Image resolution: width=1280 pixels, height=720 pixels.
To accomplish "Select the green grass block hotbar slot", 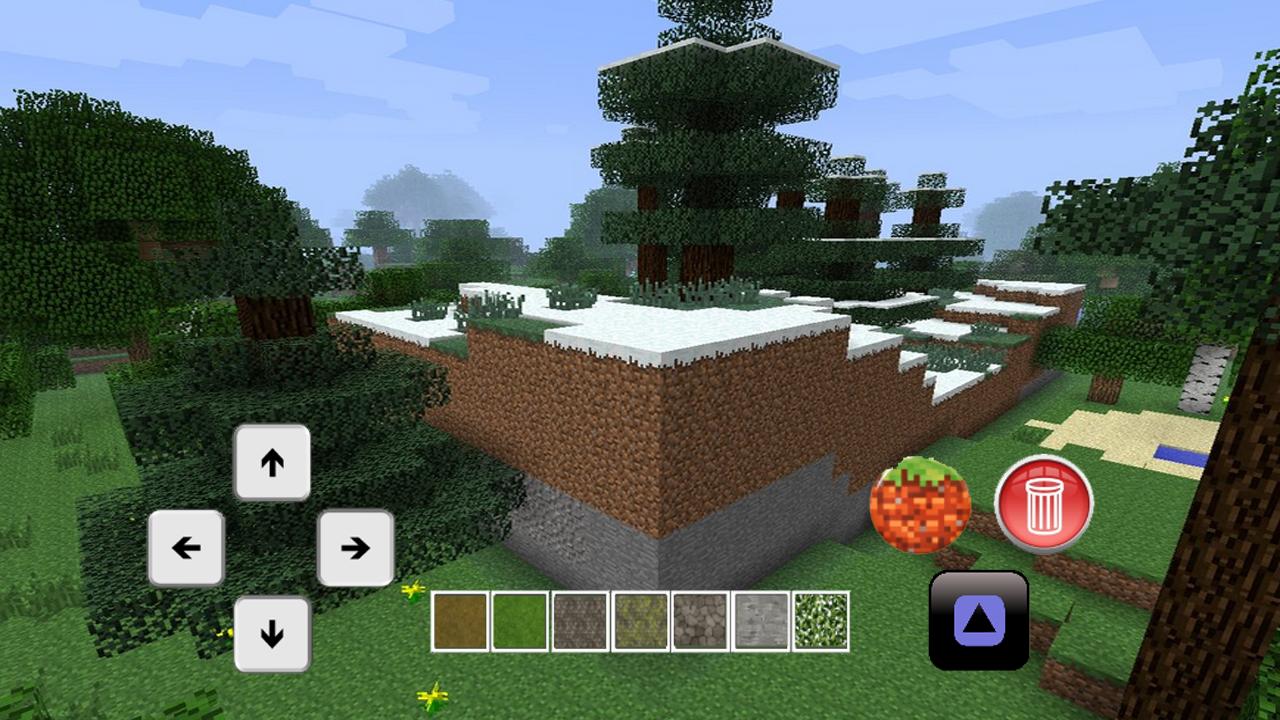I will (518, 618).
